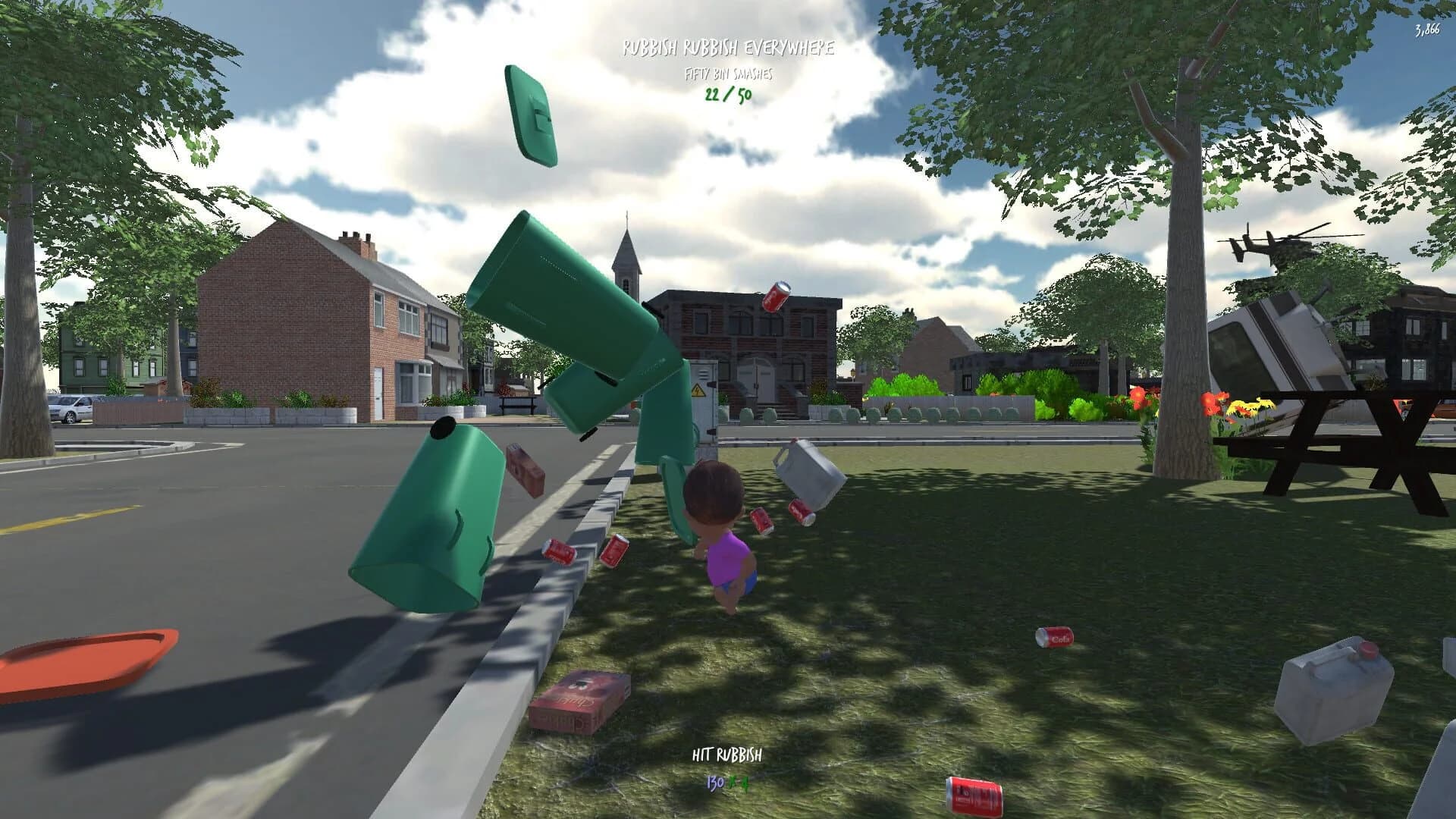Select the green utility box behind the bin
The width and height of the screenshot is (1456, 819).
[x=705, y=402]
